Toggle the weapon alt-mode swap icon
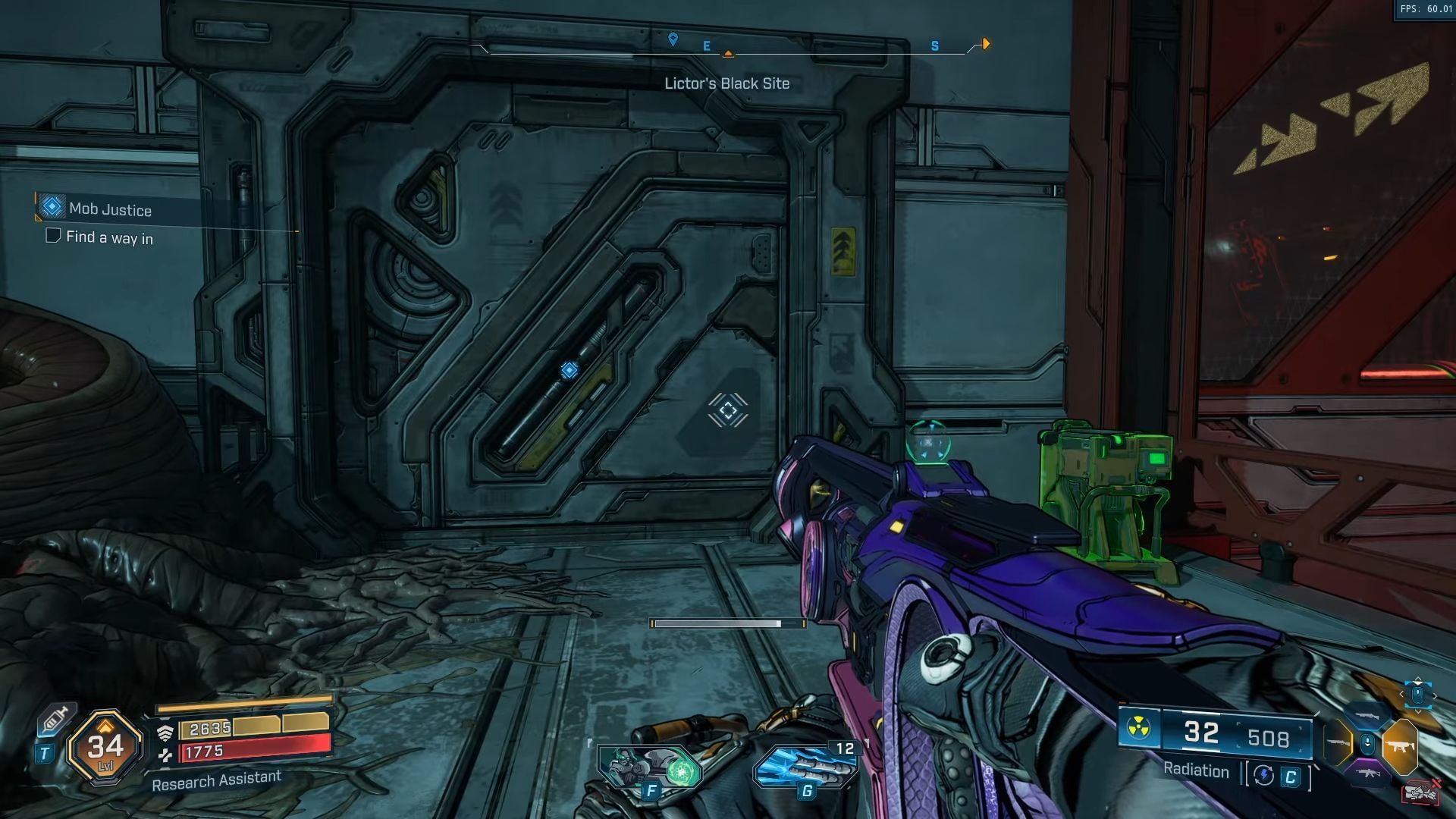 tap(1263, 775)
